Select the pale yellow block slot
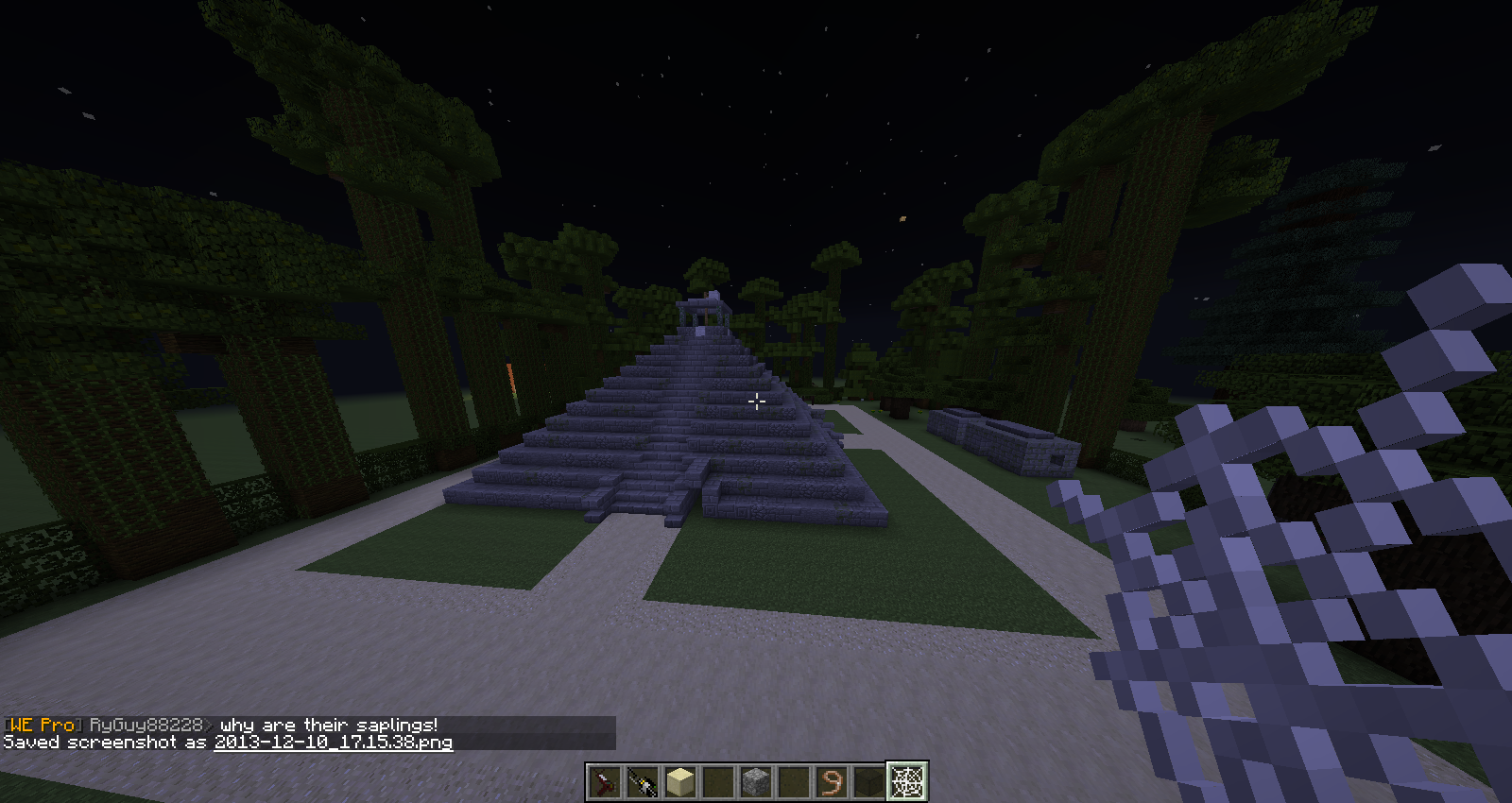 coord(680,781)
